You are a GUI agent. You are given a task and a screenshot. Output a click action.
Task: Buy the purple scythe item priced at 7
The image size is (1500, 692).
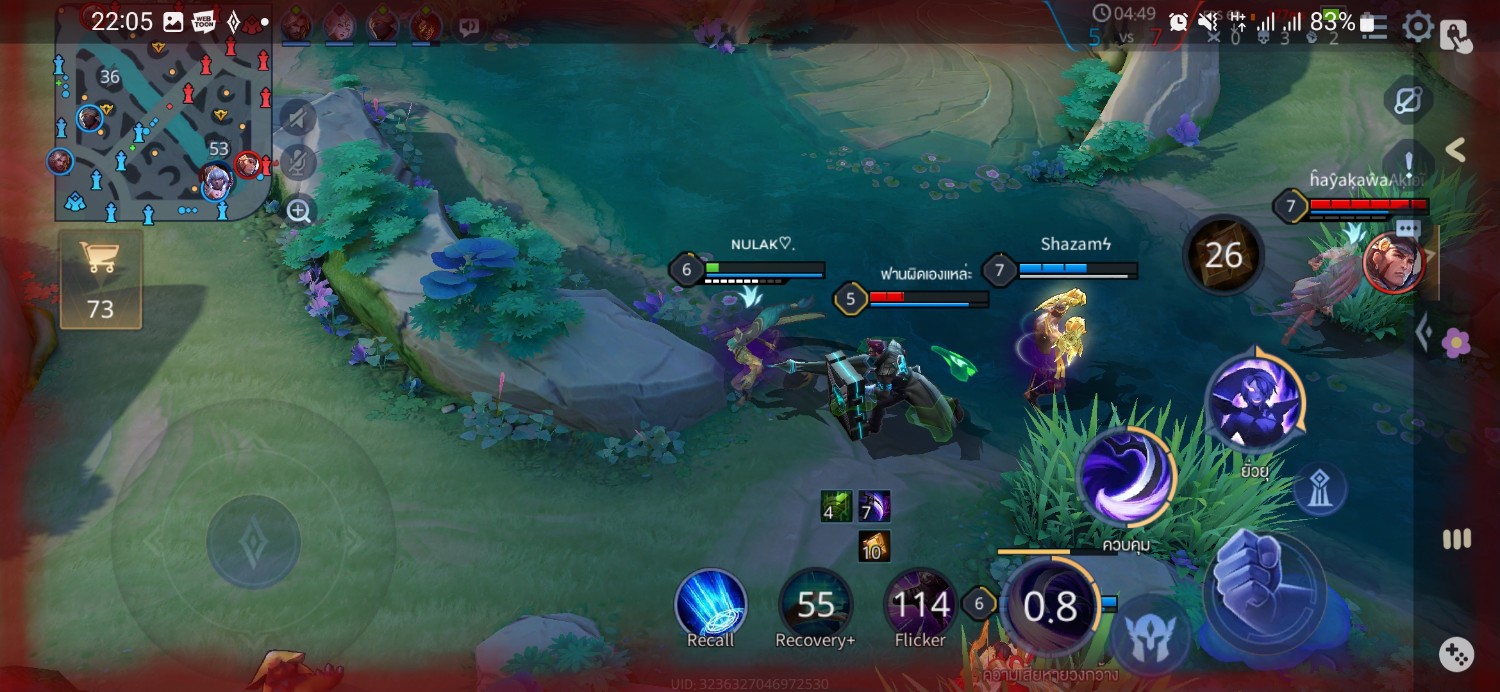tap(874, 506)
